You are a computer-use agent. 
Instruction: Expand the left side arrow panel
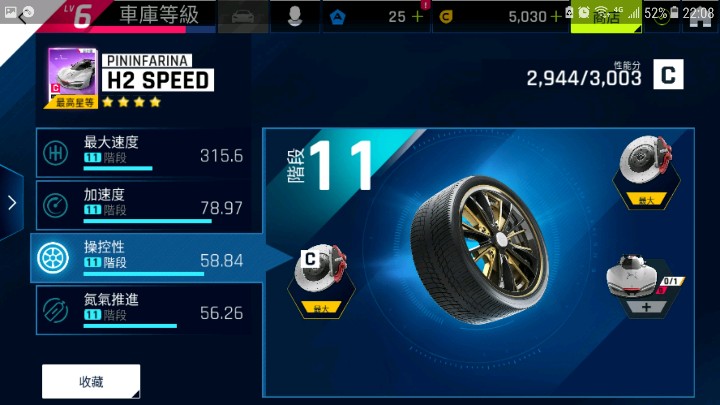(12, 203)
